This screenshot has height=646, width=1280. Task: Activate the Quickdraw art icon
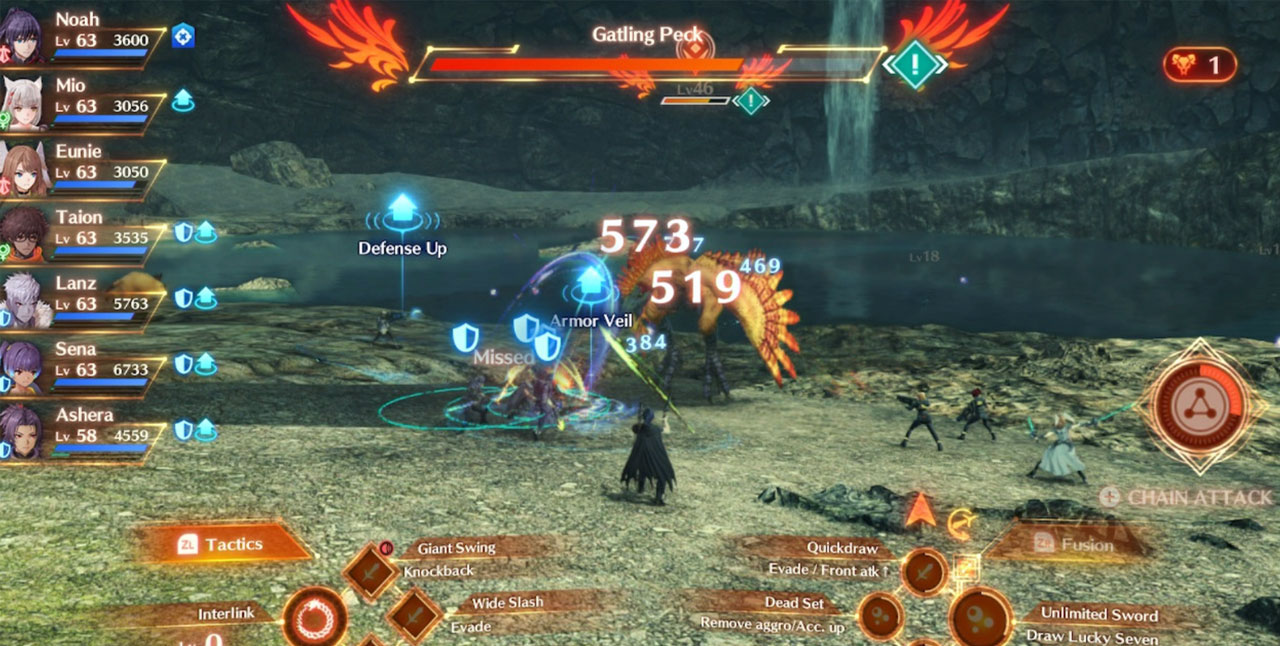[x=923, y=572]
